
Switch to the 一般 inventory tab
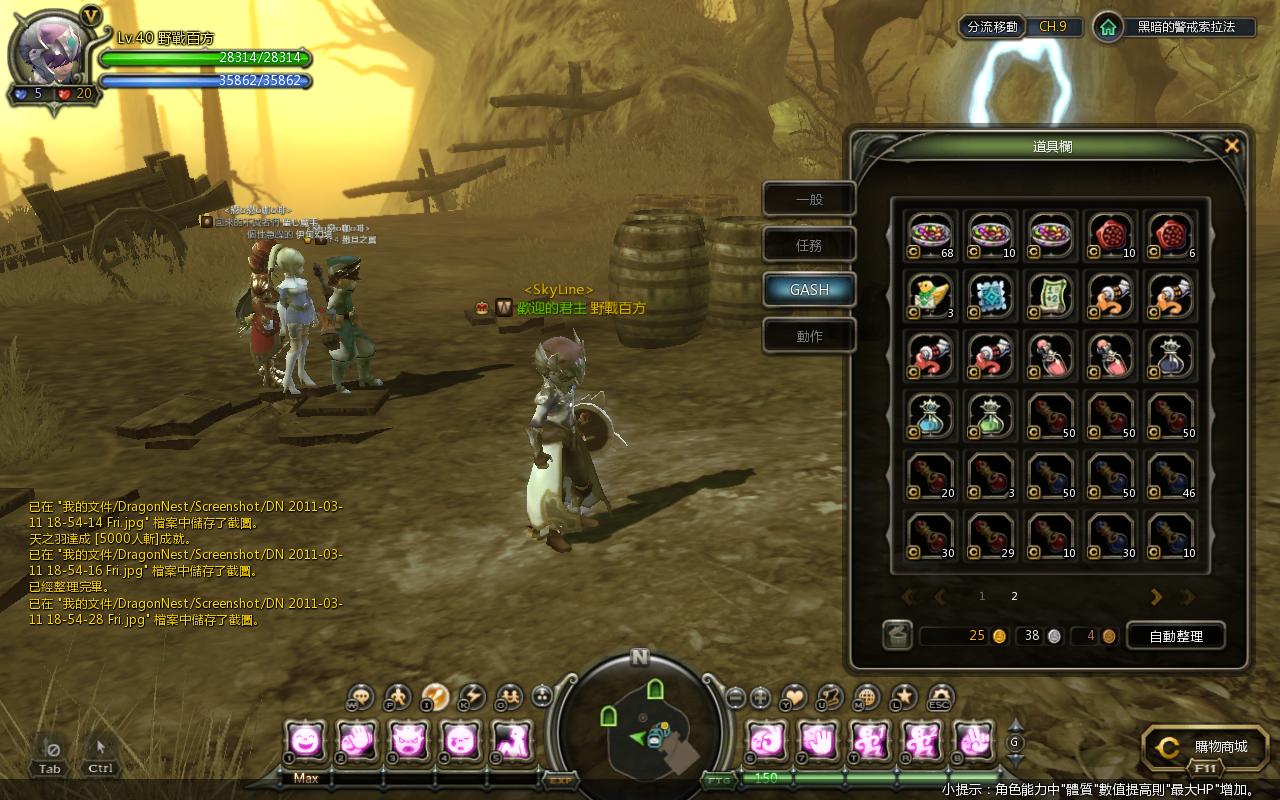[x=809, y=199]
